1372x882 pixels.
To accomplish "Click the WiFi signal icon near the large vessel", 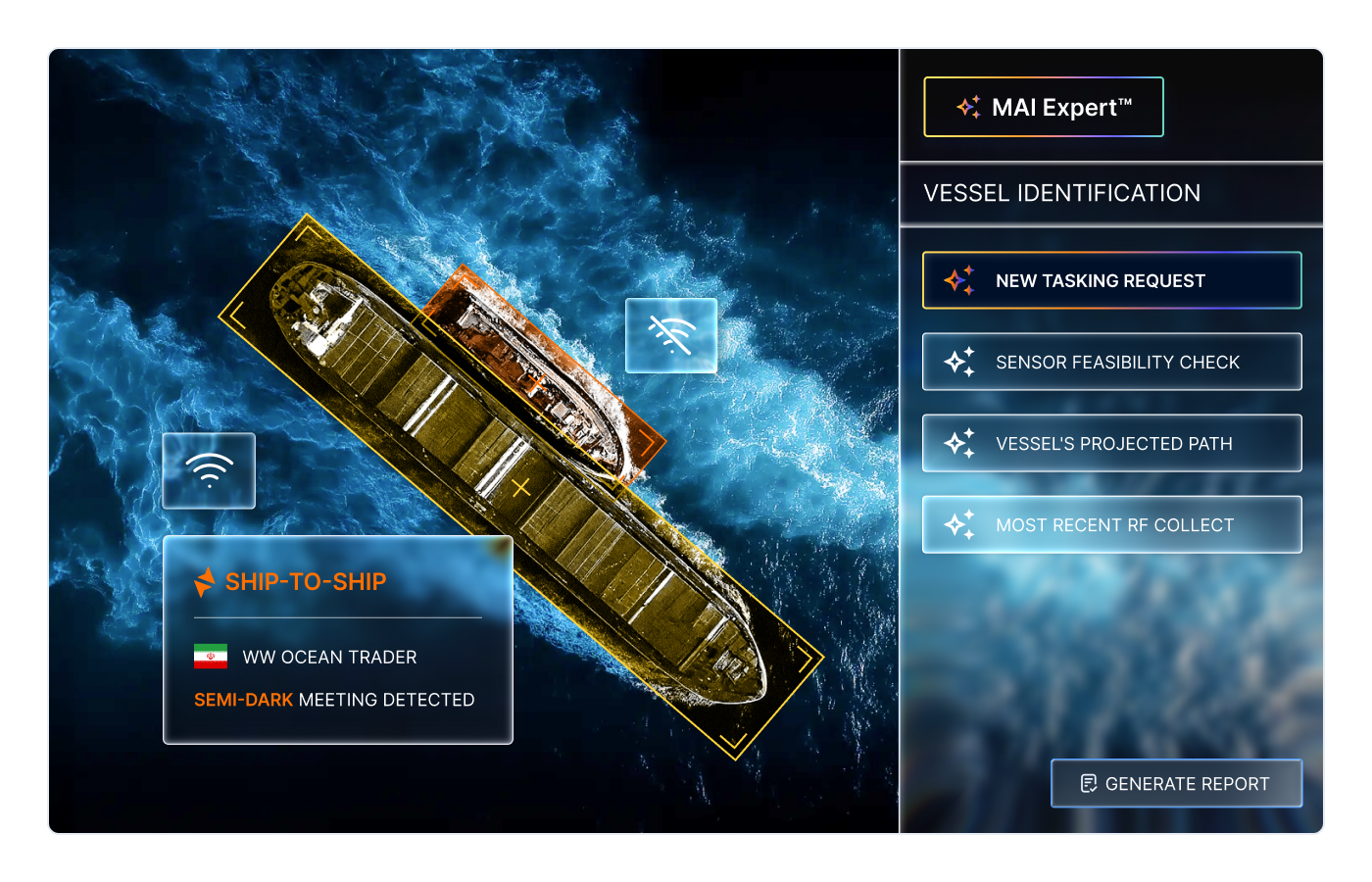I will click(x=208, y=470).
